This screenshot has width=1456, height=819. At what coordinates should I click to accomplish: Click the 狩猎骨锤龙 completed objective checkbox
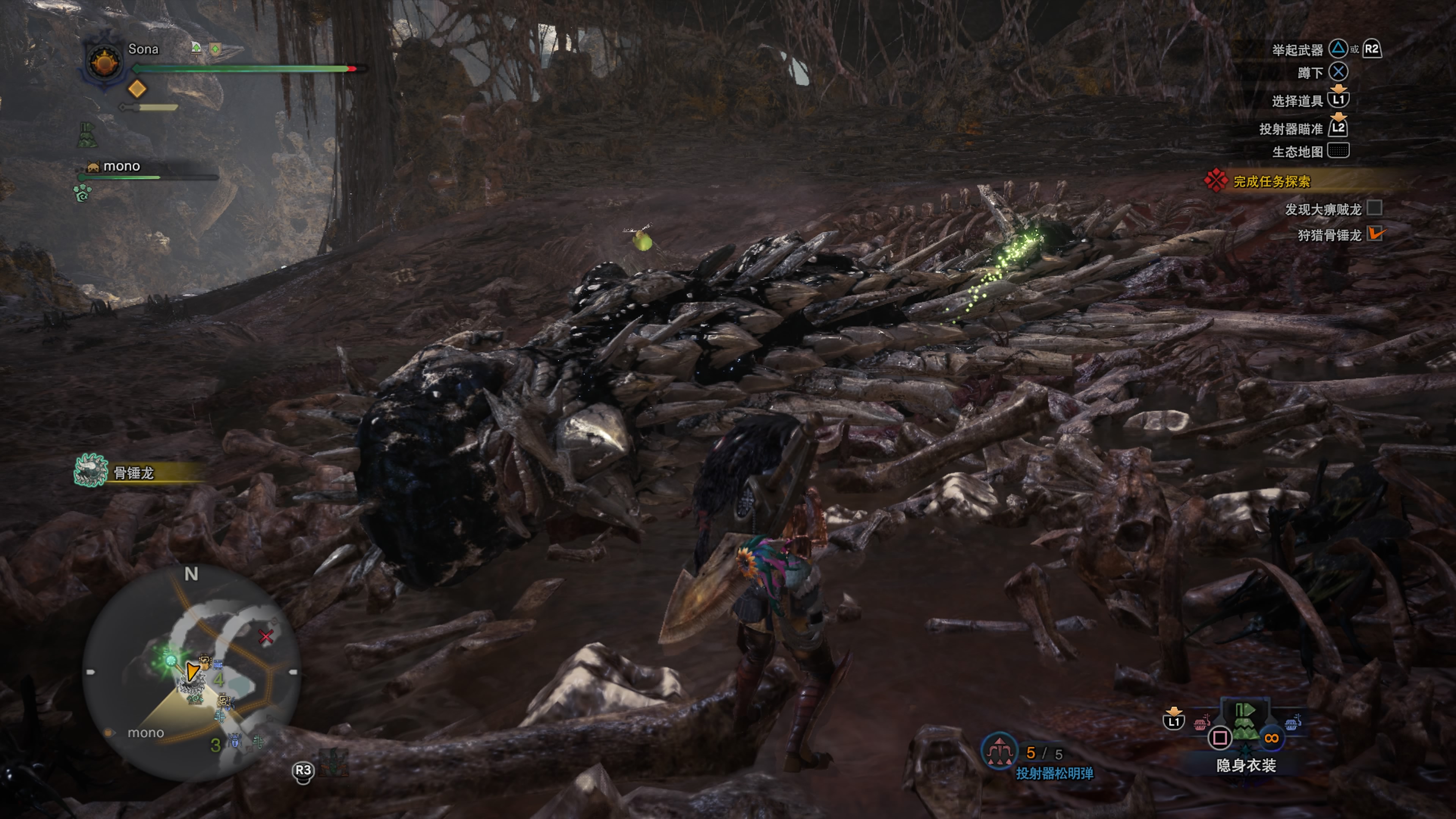tap(1374, 234)
